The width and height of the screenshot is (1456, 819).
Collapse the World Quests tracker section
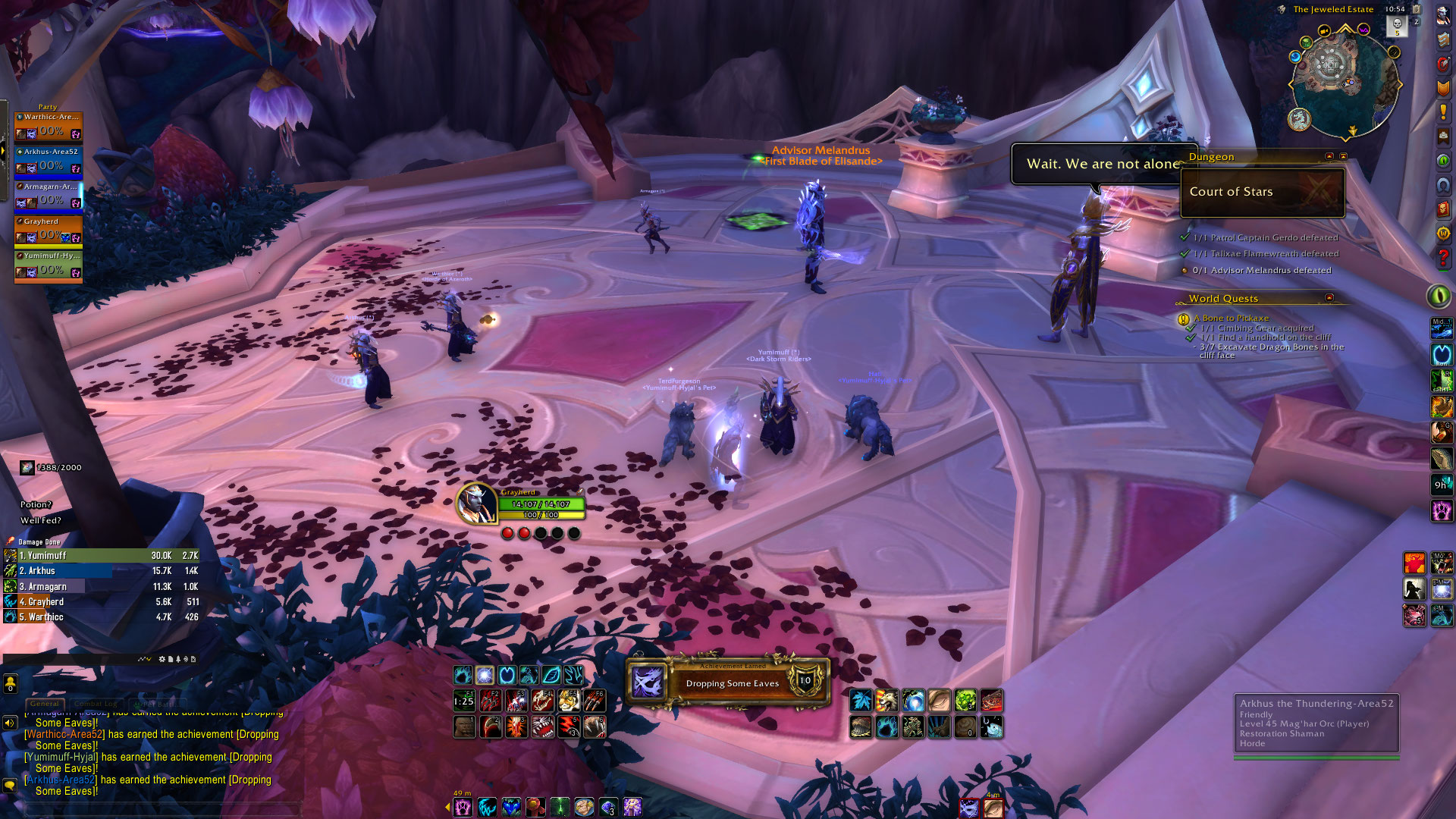click(1329, 298)
